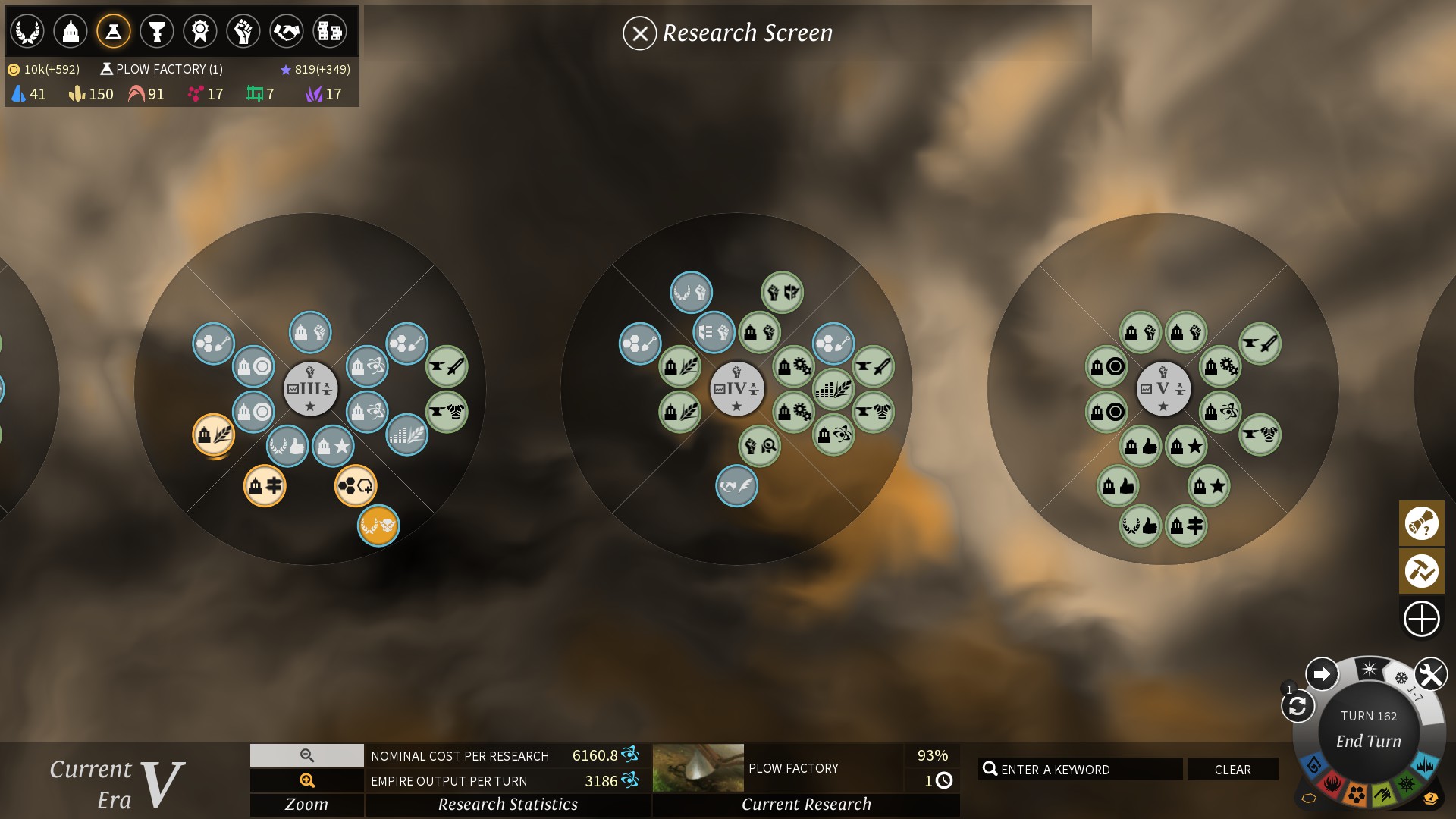Screen dimensions: 1456x819
Task: Select the Era III center node
Action: tap(310, 389)
